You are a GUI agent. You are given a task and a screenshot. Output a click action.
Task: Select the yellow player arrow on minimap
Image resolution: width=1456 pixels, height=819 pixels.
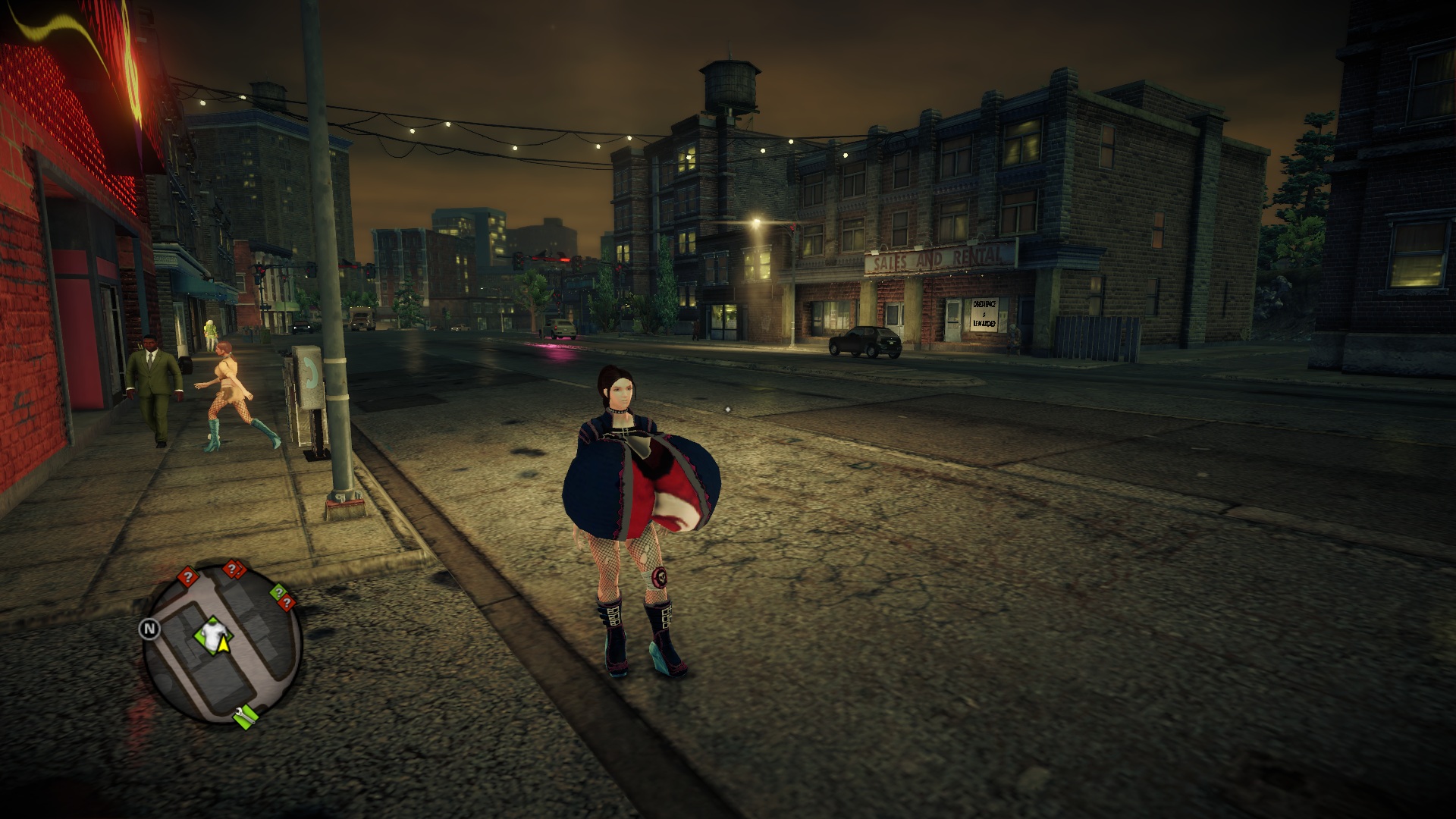223,645
